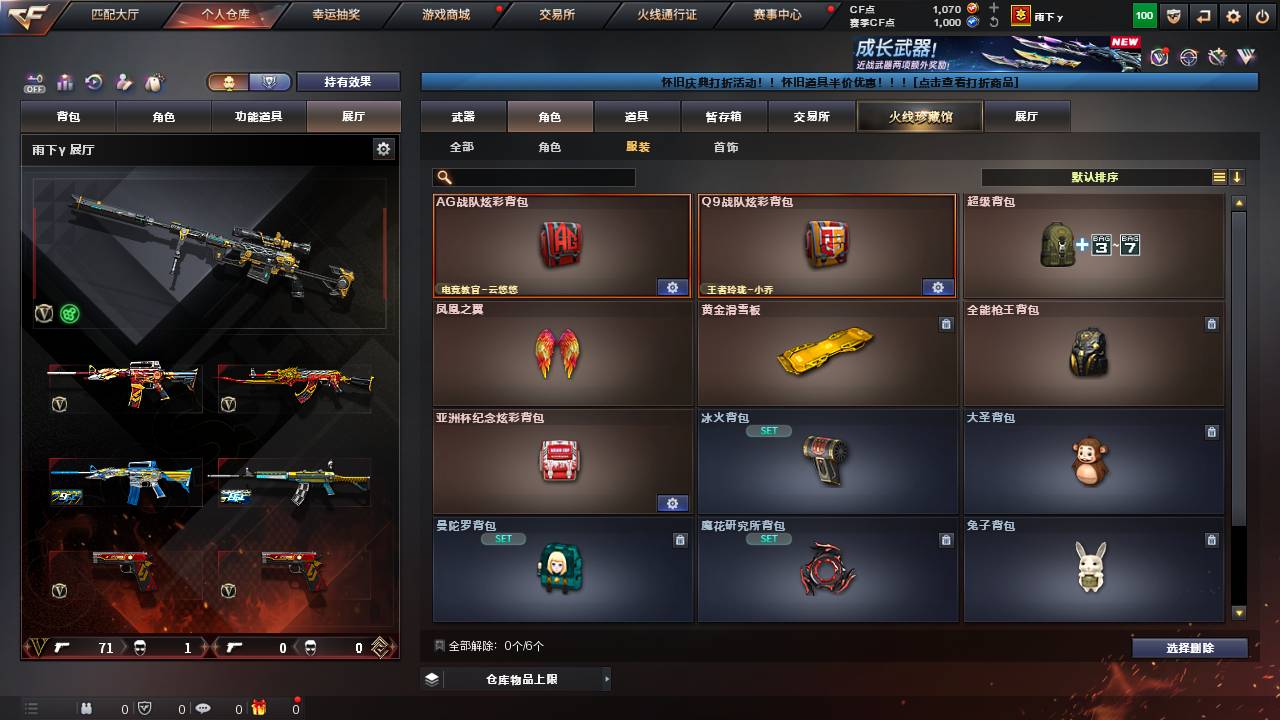Click the gift box icon at the bottom taskbar
The width and height of the screenshot is (1280, 720).
(259, 708)
